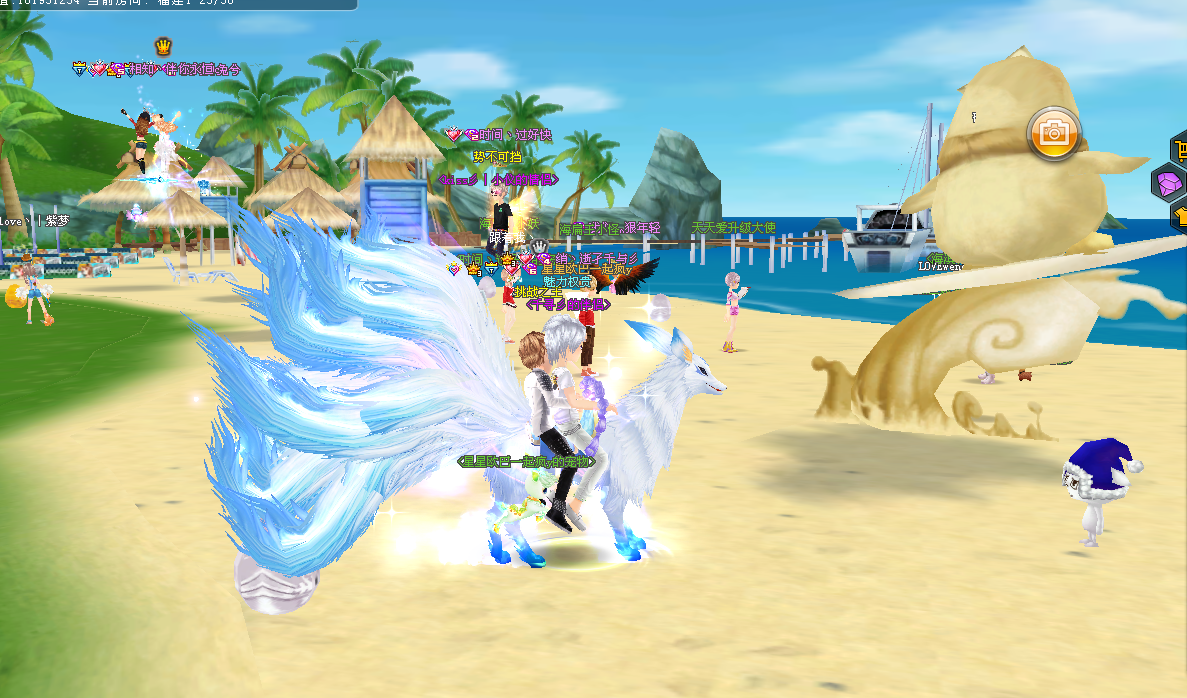Open the shopping cart store icon
This screenshot has height=698, width=1187.
[1180, 150]
